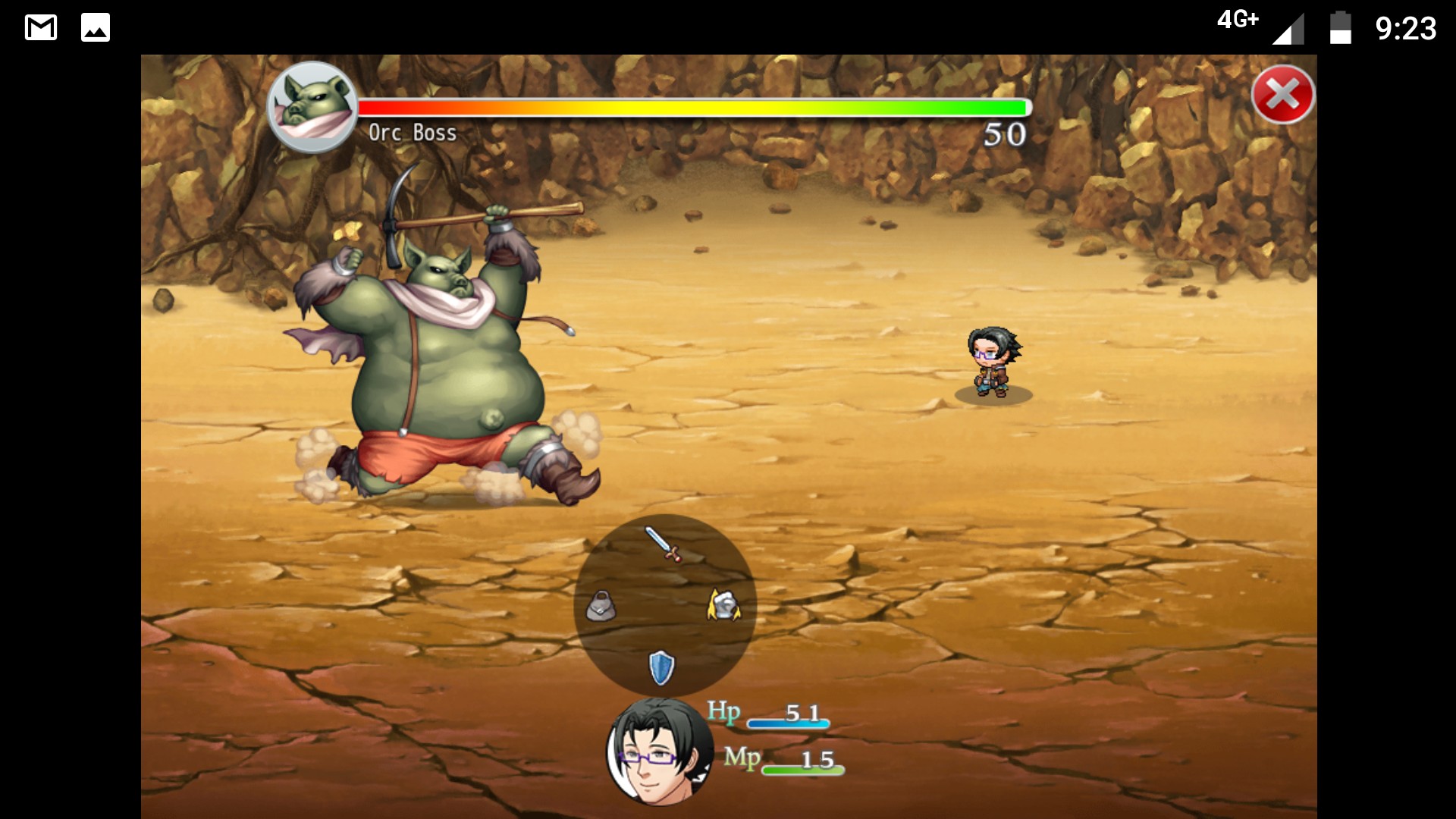Close the battle with the red X
The height and width of the screenshot is (819, 1456).
[1282, 95]
